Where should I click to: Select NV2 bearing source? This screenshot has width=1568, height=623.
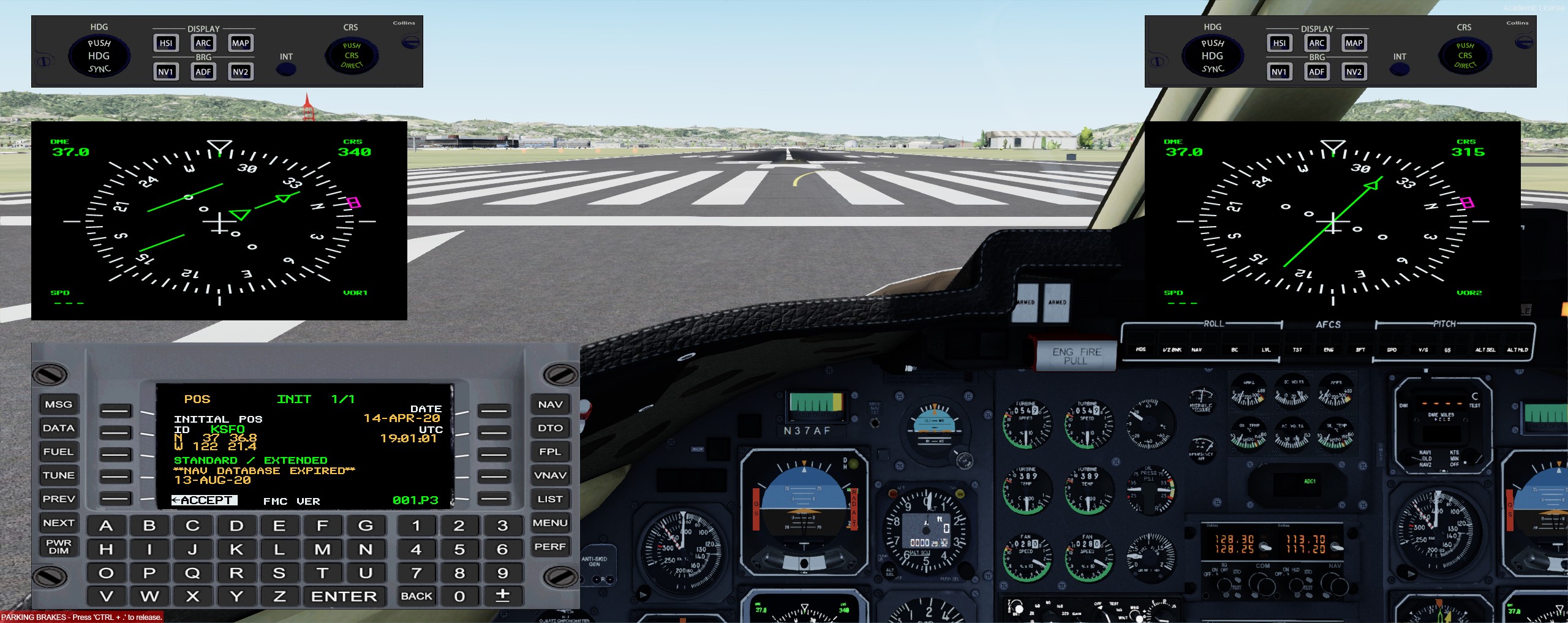239,72
